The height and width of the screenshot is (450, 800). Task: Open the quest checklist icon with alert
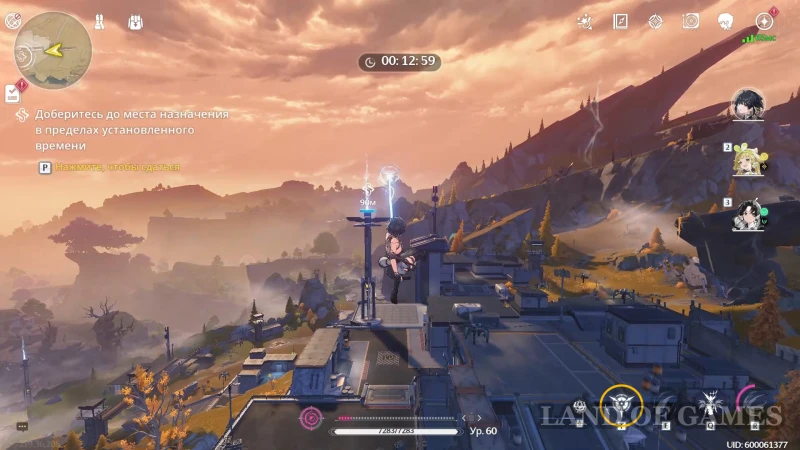coord(13,93)
